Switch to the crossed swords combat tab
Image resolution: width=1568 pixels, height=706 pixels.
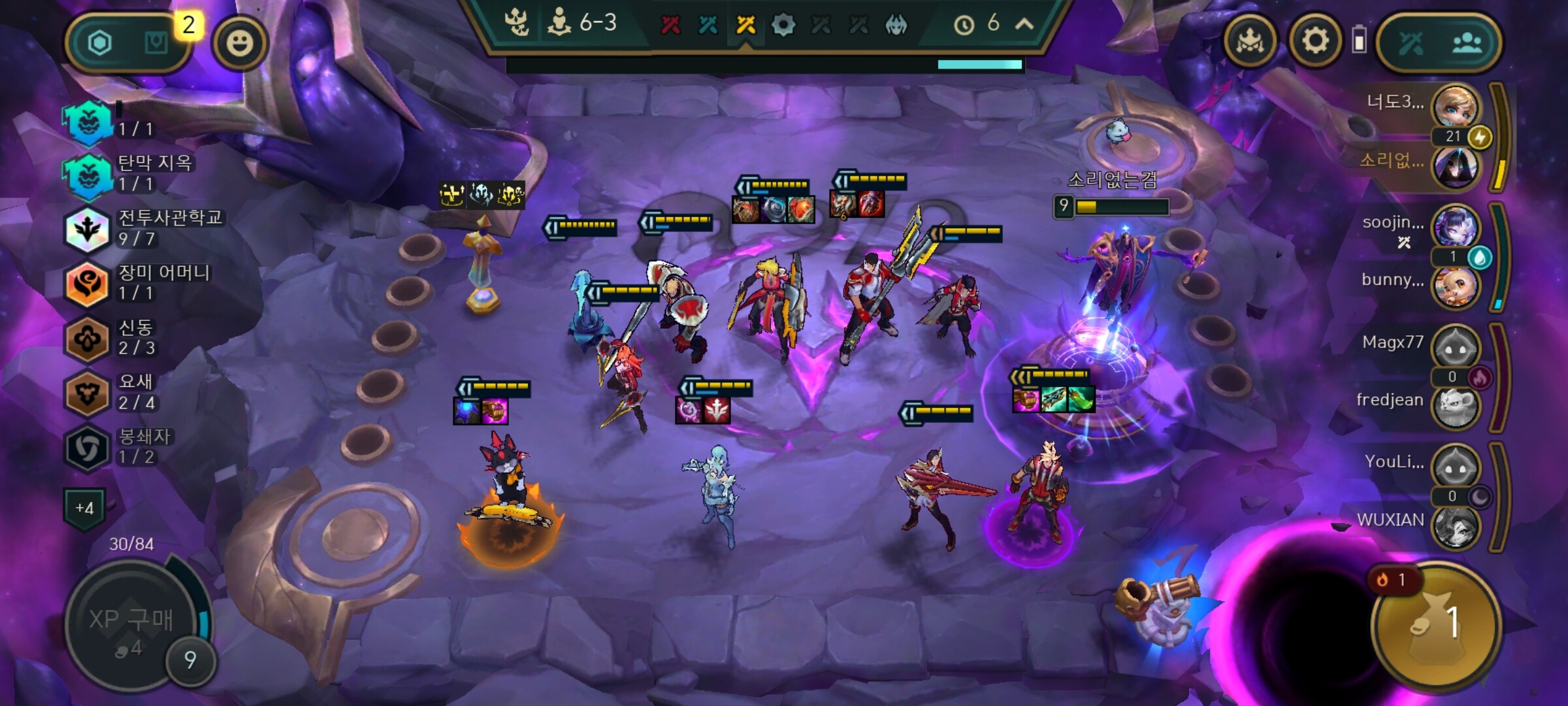pyautogui.click(x=1411, y=43)
